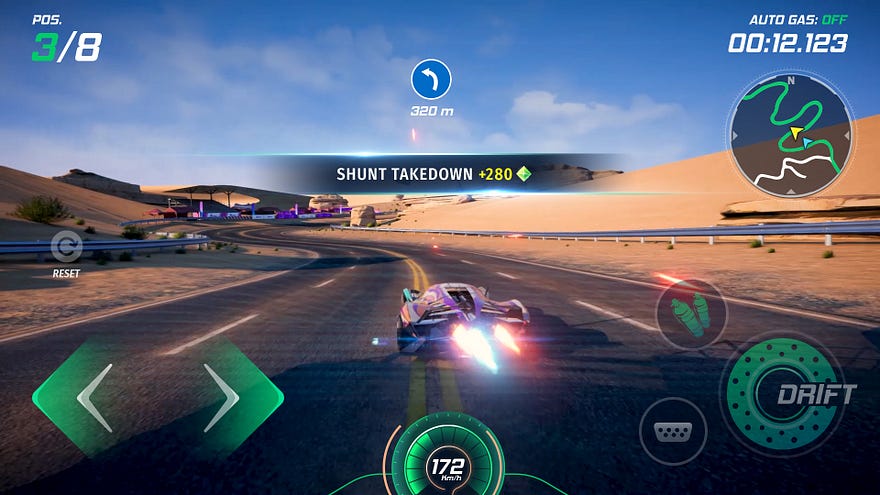Open the circular track minimap
This screenshot has width=880, height=495.
pyautogui.click(x=790, y=136)
